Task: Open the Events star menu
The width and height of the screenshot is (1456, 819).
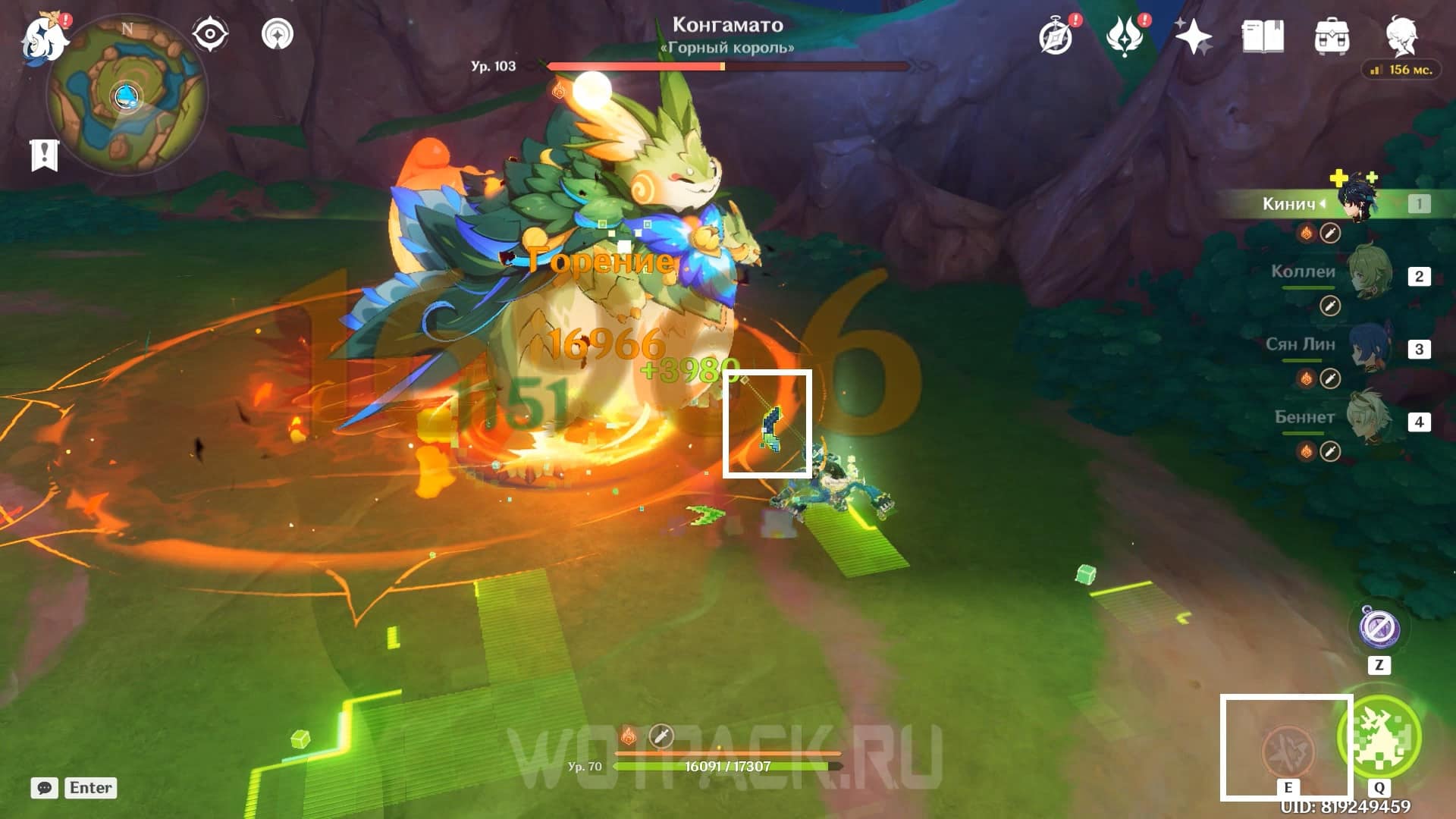Action: [x=1193, y=34]
